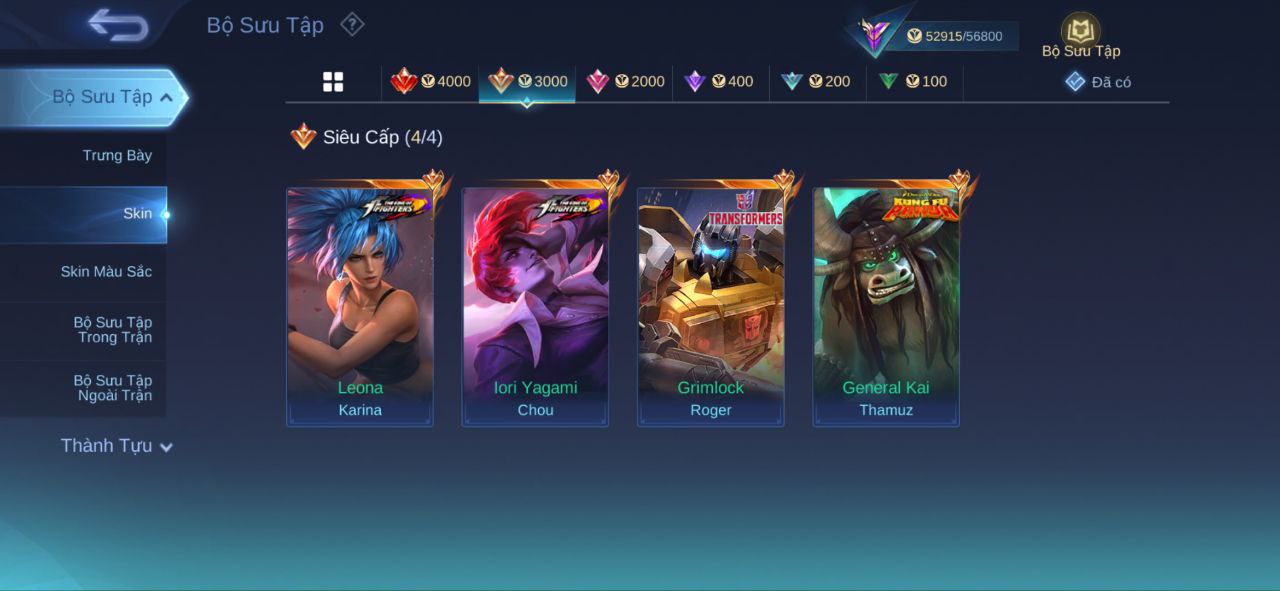The height and width of the screenshot is (591, 1280).
Task: Select the 3000 points tier tab
Action: pyautogui.click(x=527, y=81)
